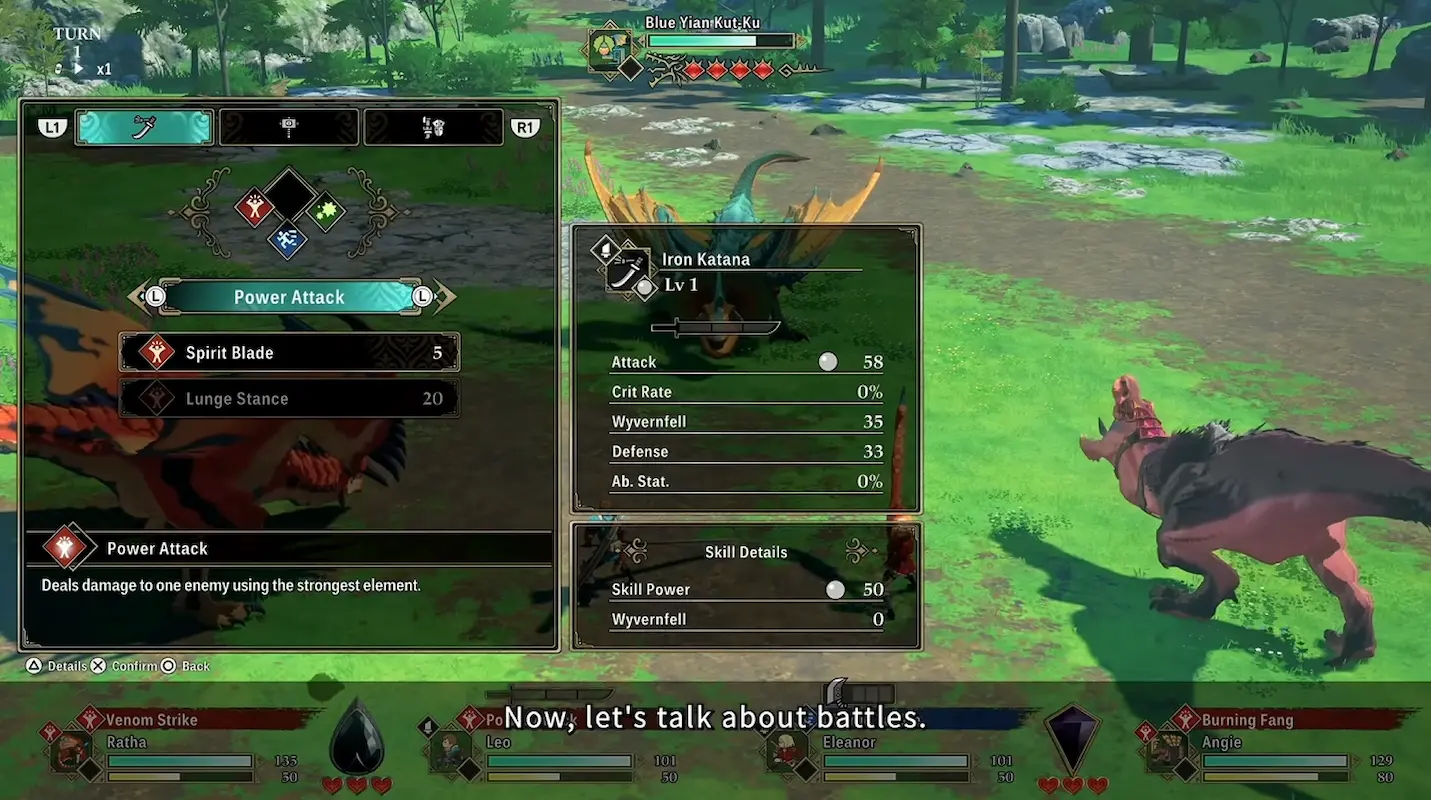Select the greyed-out Lunge Stance skill
The width and height of the screenshot is (1431, 800).
point(289,399)
